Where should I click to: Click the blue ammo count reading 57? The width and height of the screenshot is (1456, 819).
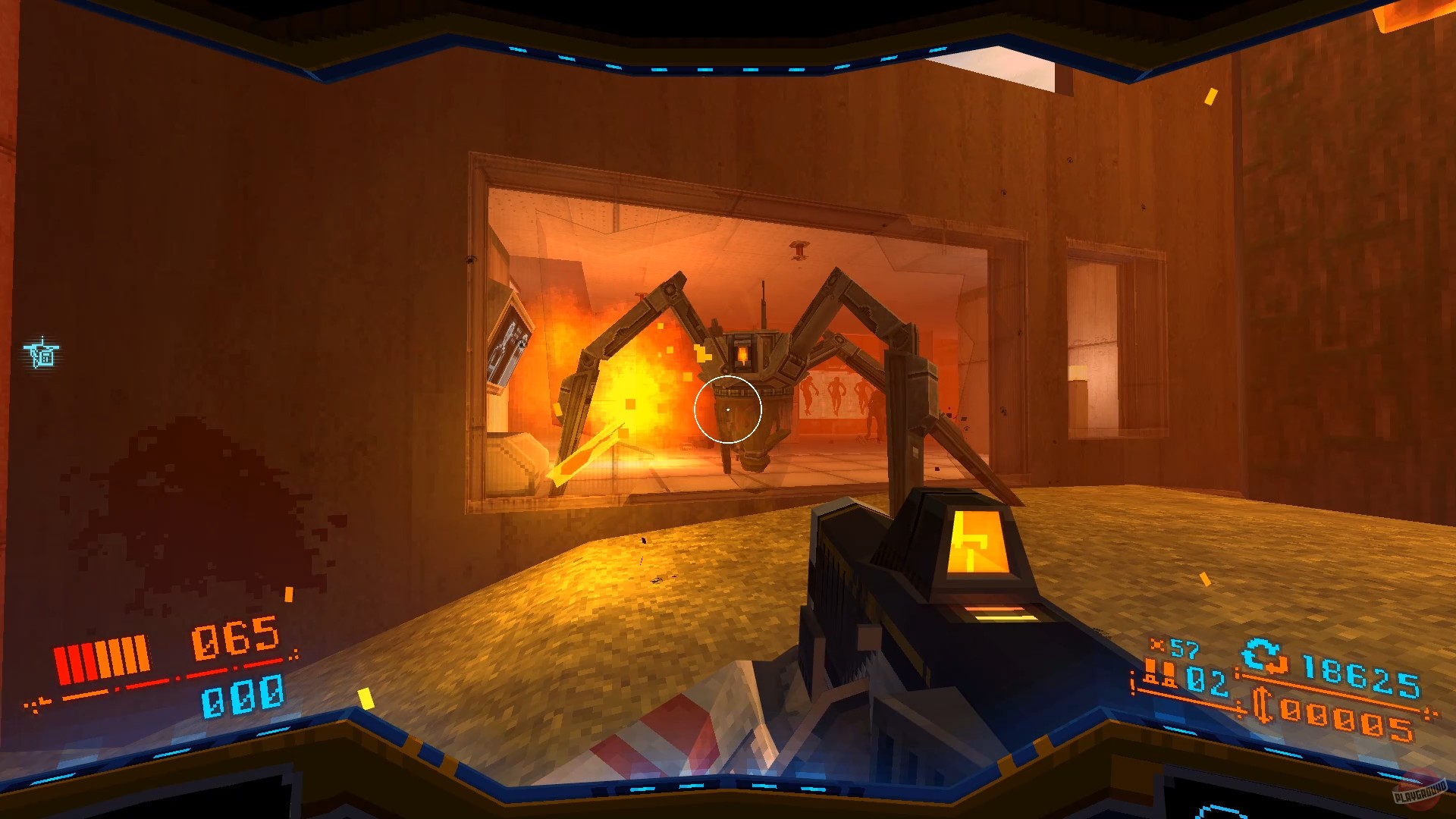[x=1185, y=648]
